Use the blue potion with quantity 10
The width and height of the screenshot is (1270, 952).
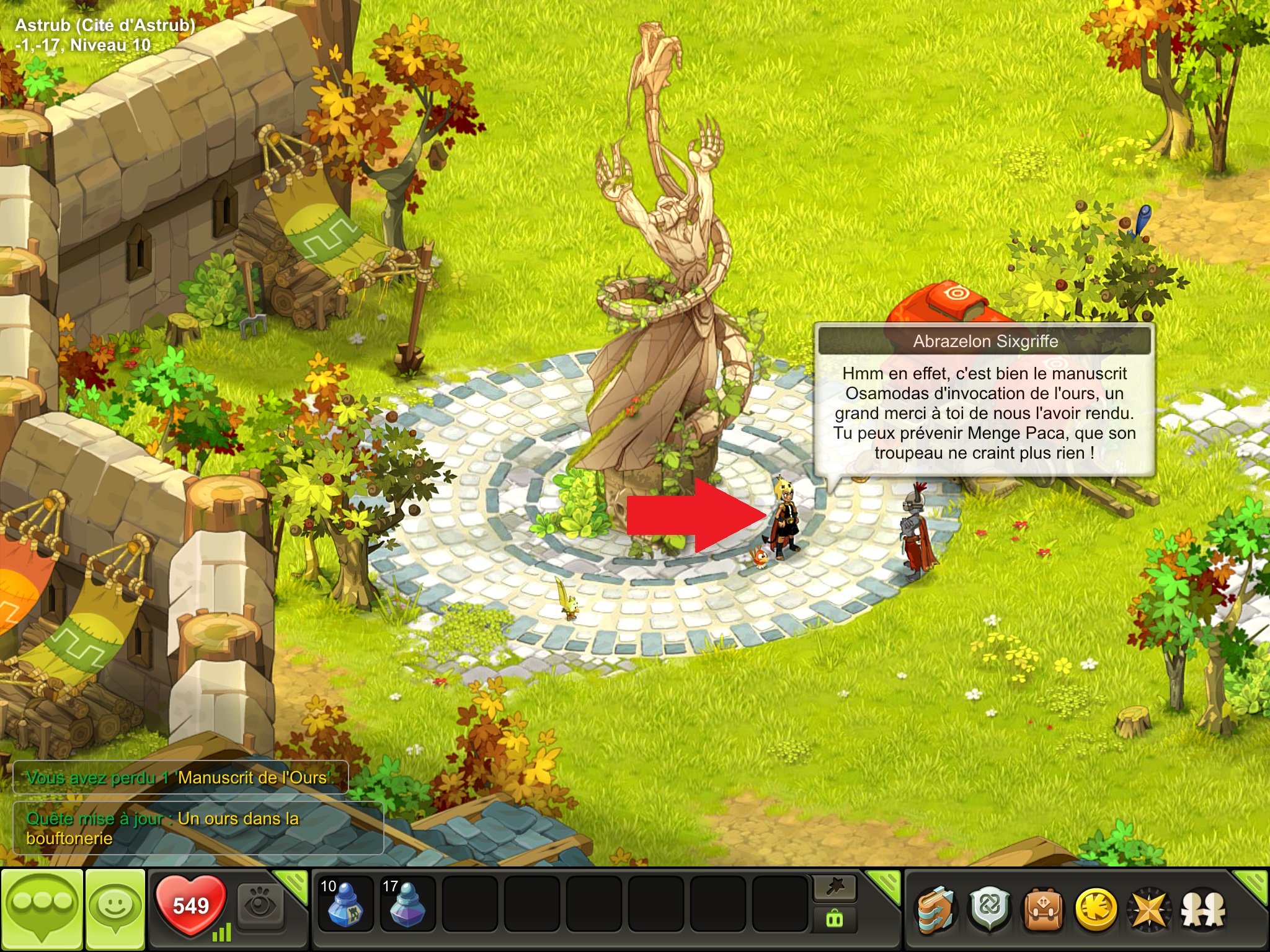pos(345,904)
